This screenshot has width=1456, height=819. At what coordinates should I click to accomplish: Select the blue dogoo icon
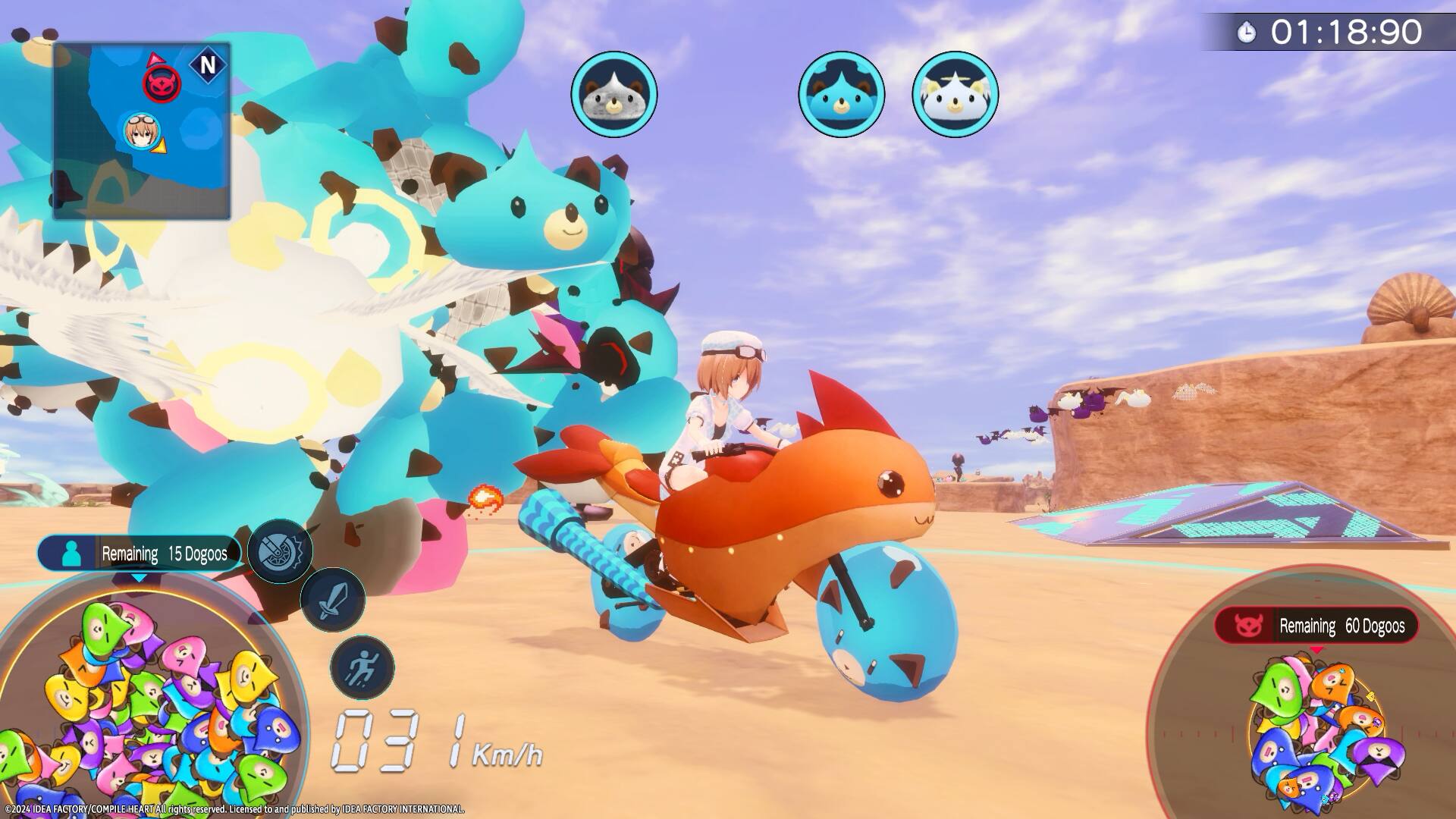pyautogui.click(x=841, y=95)
